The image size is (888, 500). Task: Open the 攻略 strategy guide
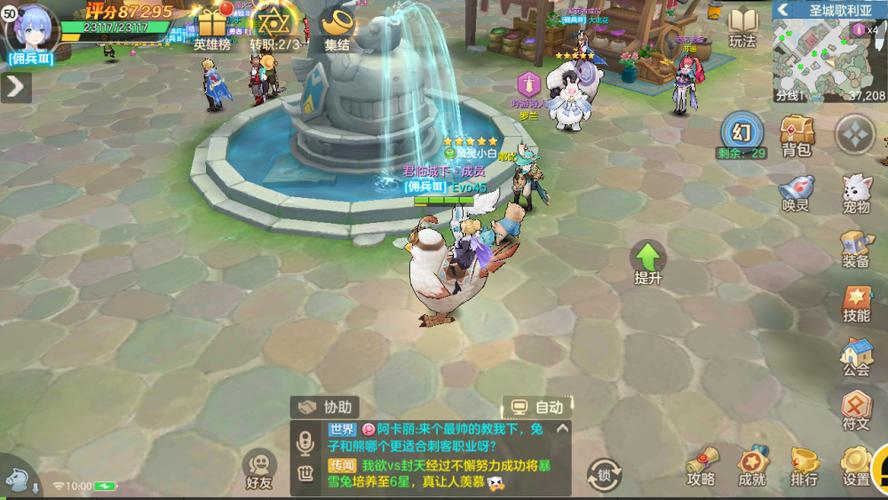point(701,465)
